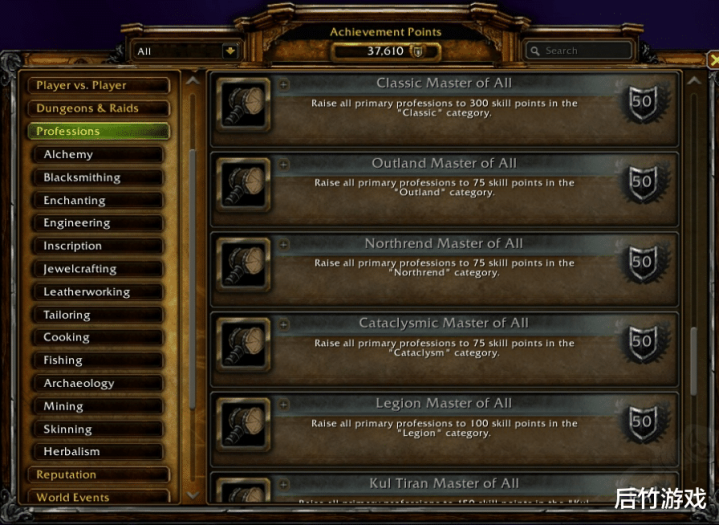Open the Engineering subcategory
The height and width of the screenshot is (525, 719).
point(100,223)
